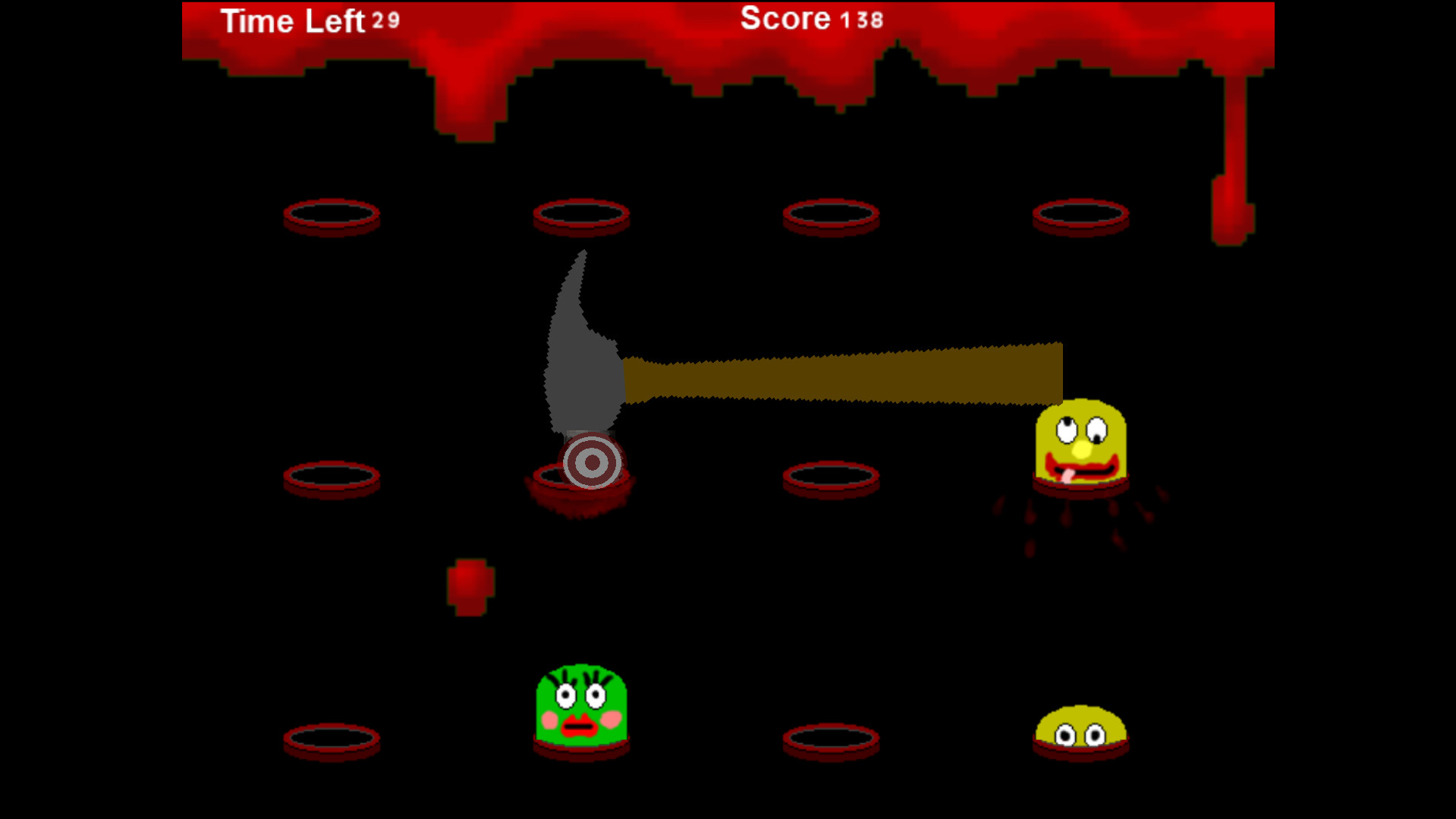Click the bullseye target cursor
This screenshot has width=1456, height=819.
click(x=591, y=461)
